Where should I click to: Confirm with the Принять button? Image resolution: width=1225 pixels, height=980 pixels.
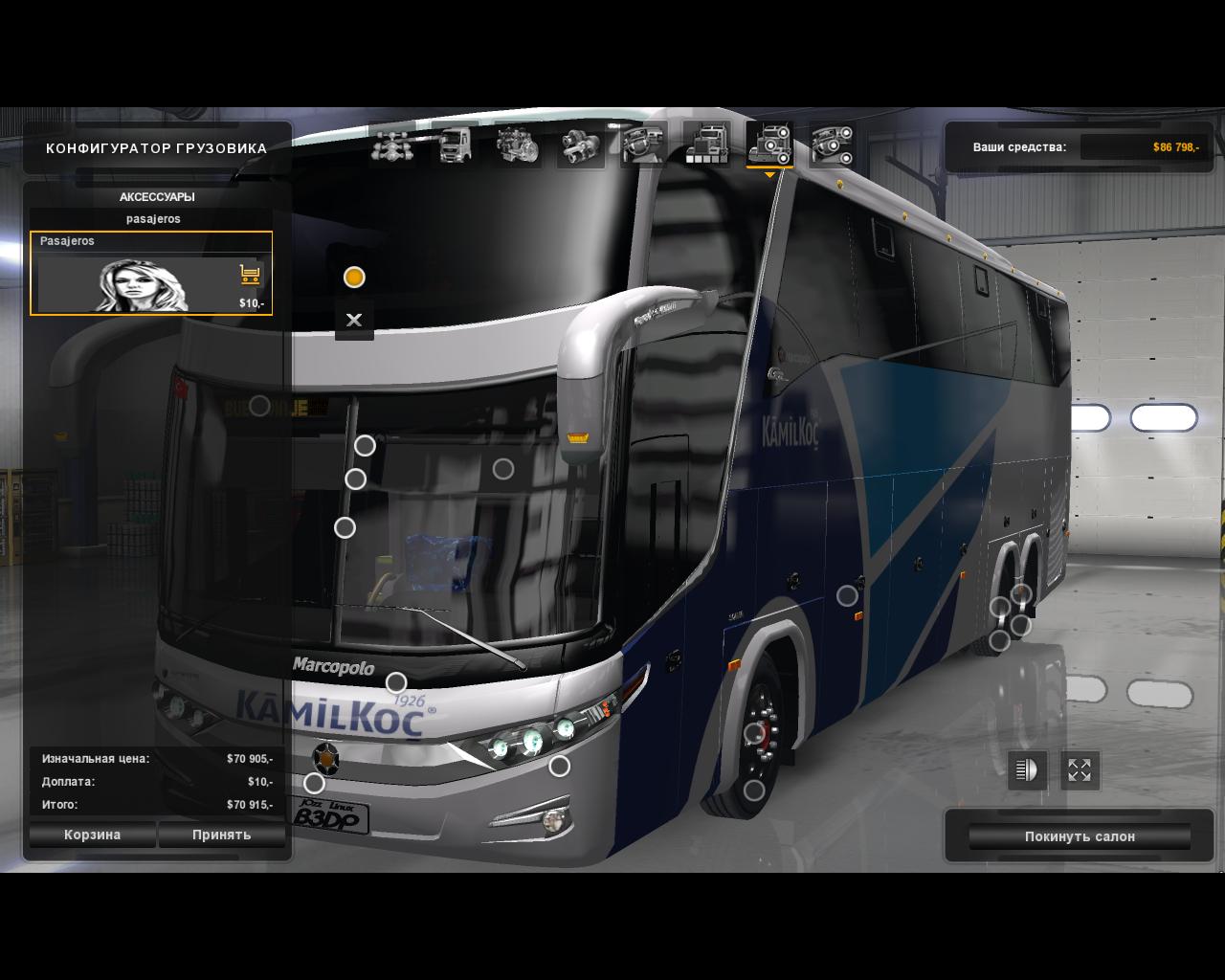(221, 835)
